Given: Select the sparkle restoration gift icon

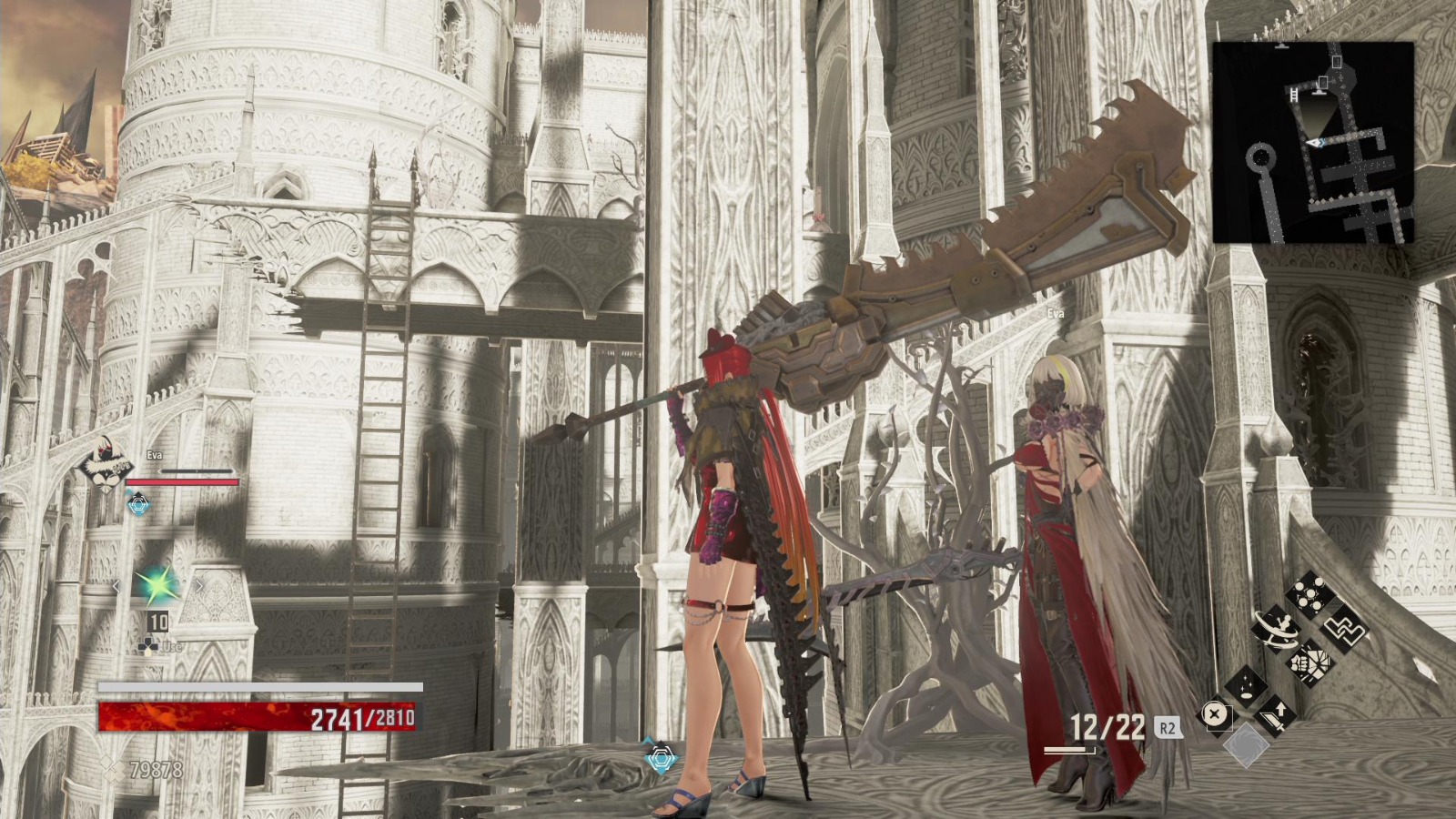Looking at the screenshot, I should (1246, 688).
